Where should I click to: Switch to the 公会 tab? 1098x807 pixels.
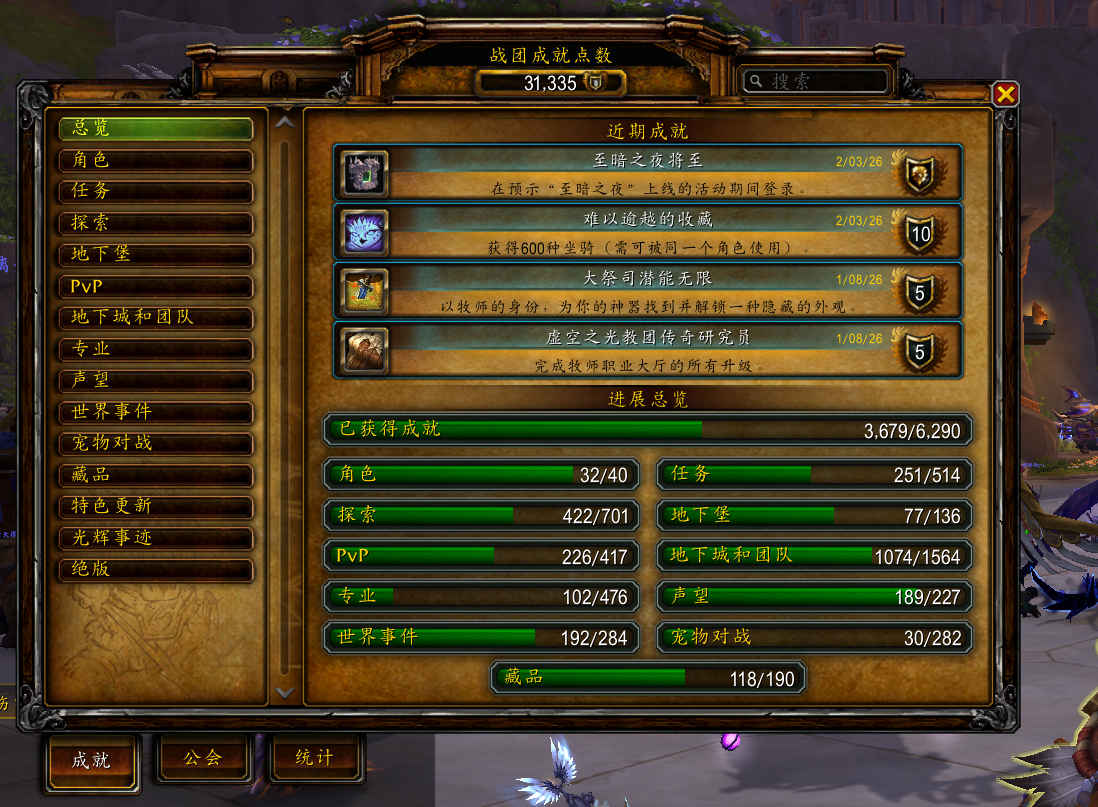tap(202, 758)
